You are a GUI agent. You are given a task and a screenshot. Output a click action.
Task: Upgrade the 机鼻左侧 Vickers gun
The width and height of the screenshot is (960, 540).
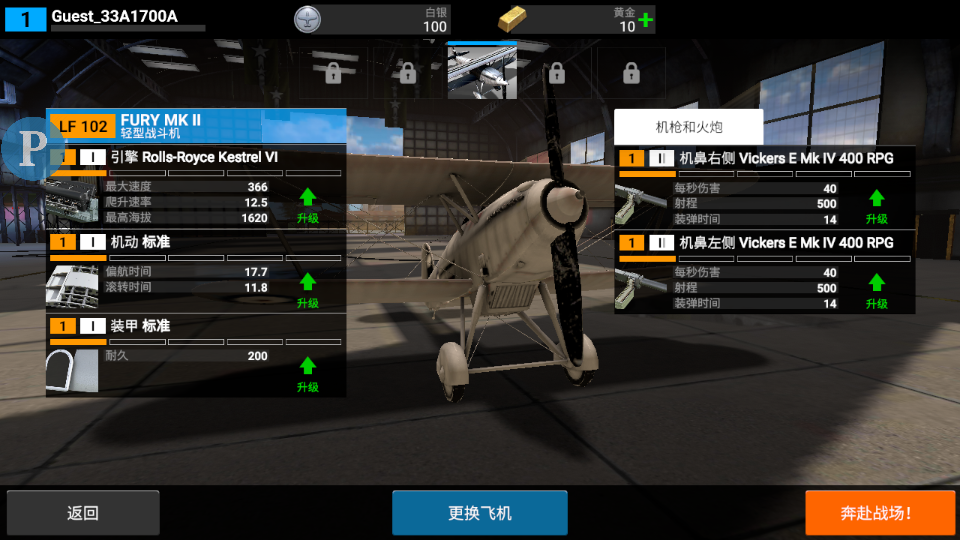[x=876, y=289]
